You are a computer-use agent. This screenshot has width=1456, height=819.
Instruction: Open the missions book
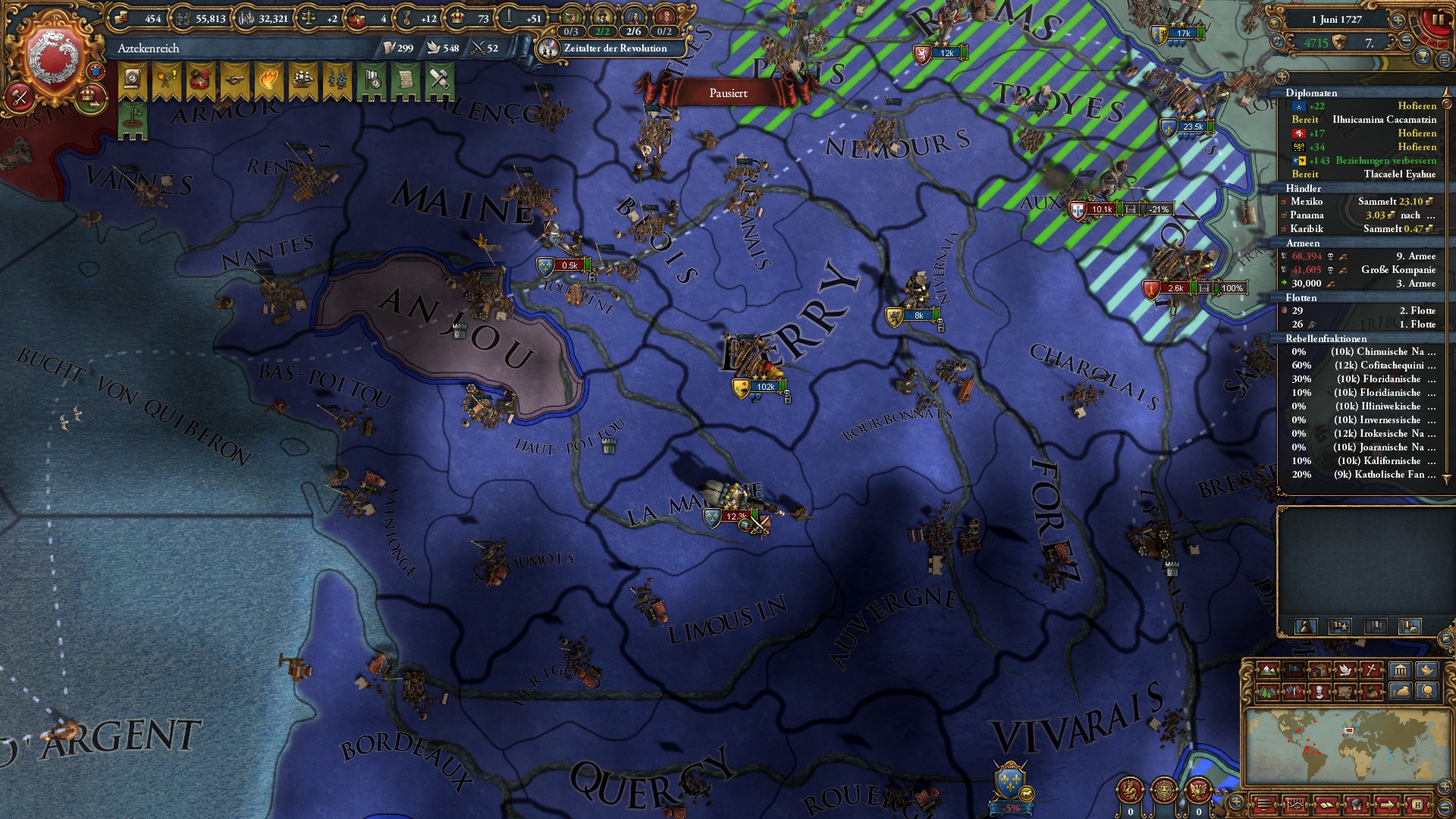[x=1326, y=805]
